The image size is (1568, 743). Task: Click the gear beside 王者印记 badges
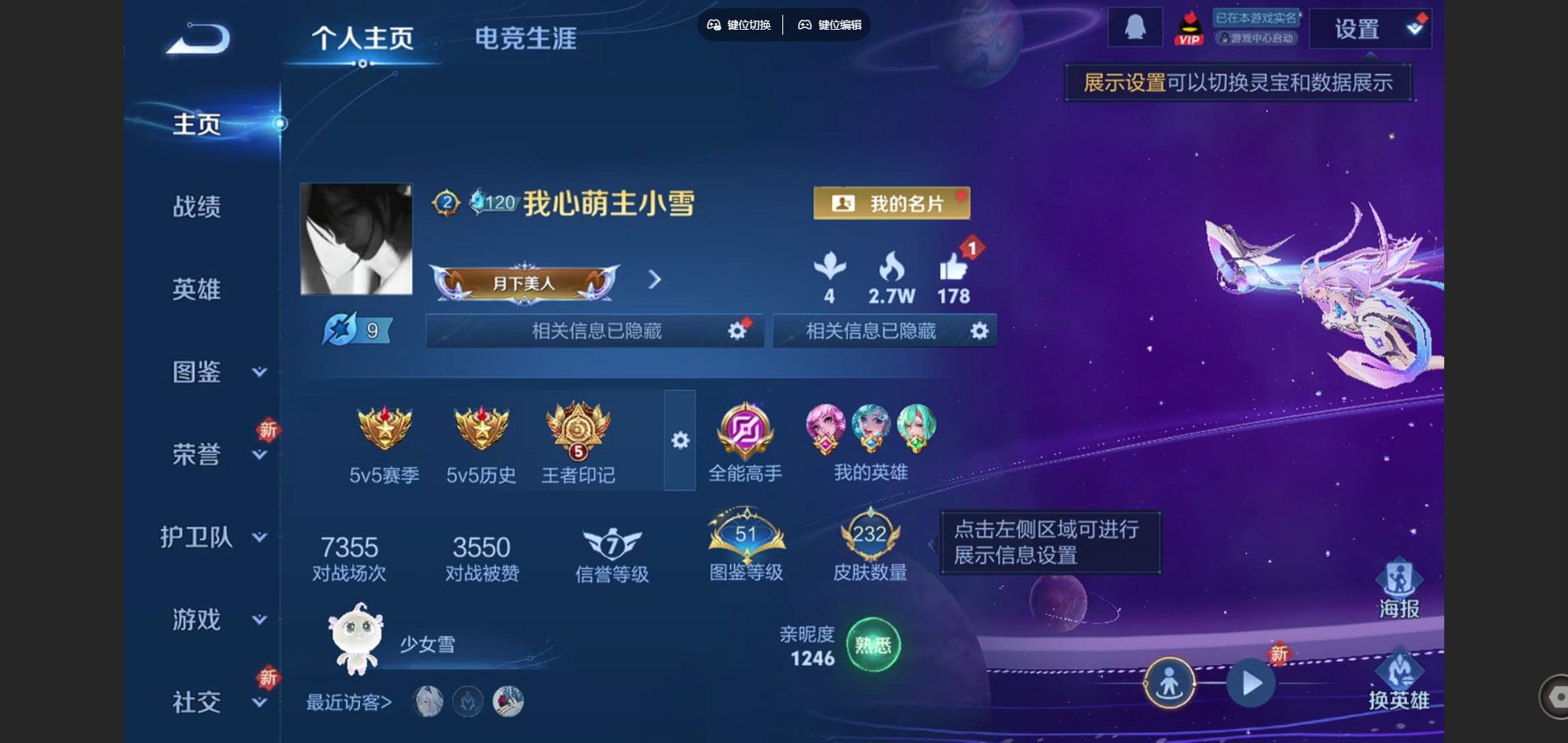coord(679,442)
